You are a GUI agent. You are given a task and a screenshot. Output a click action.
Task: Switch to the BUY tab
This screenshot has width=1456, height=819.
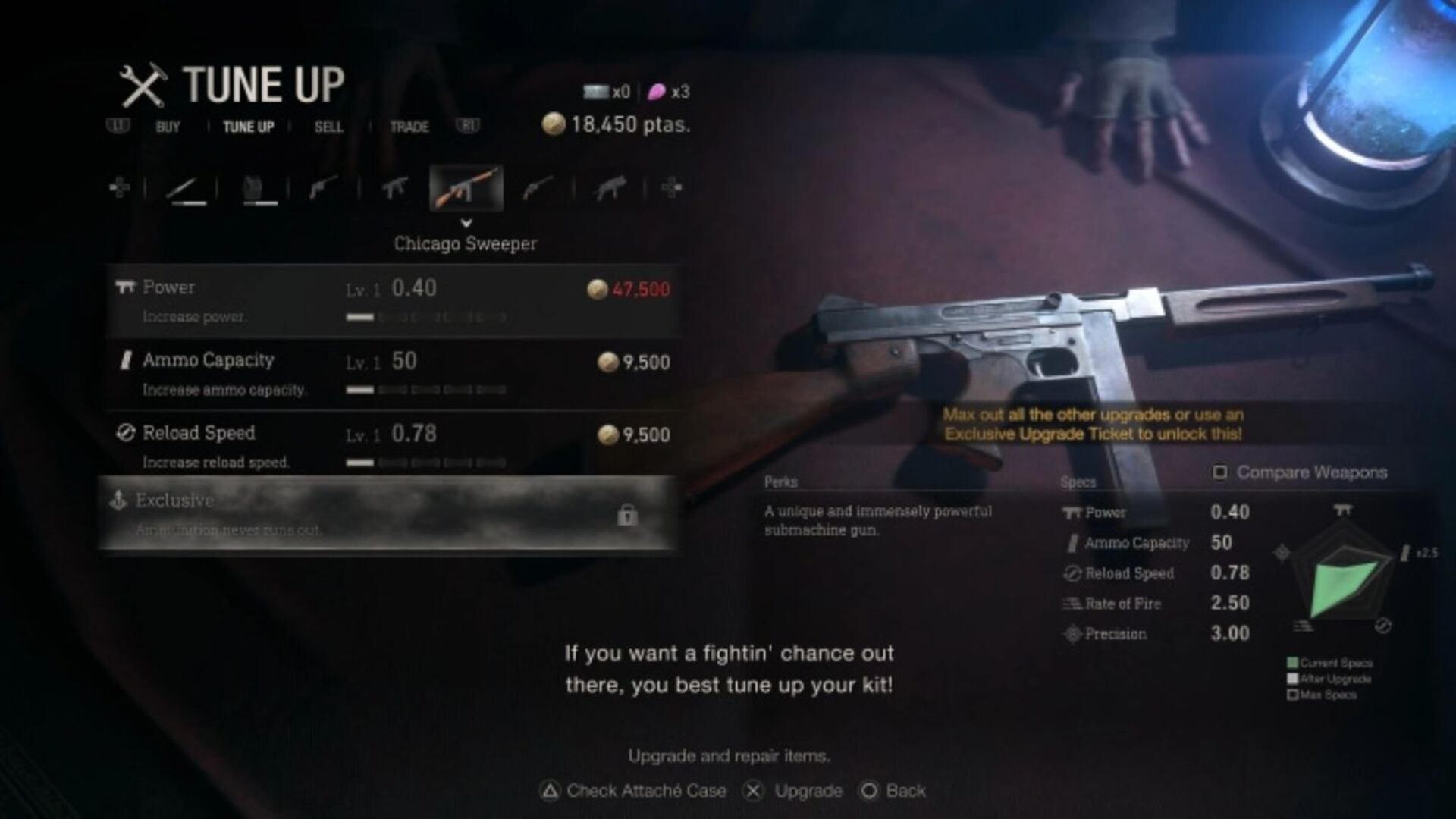167,127
